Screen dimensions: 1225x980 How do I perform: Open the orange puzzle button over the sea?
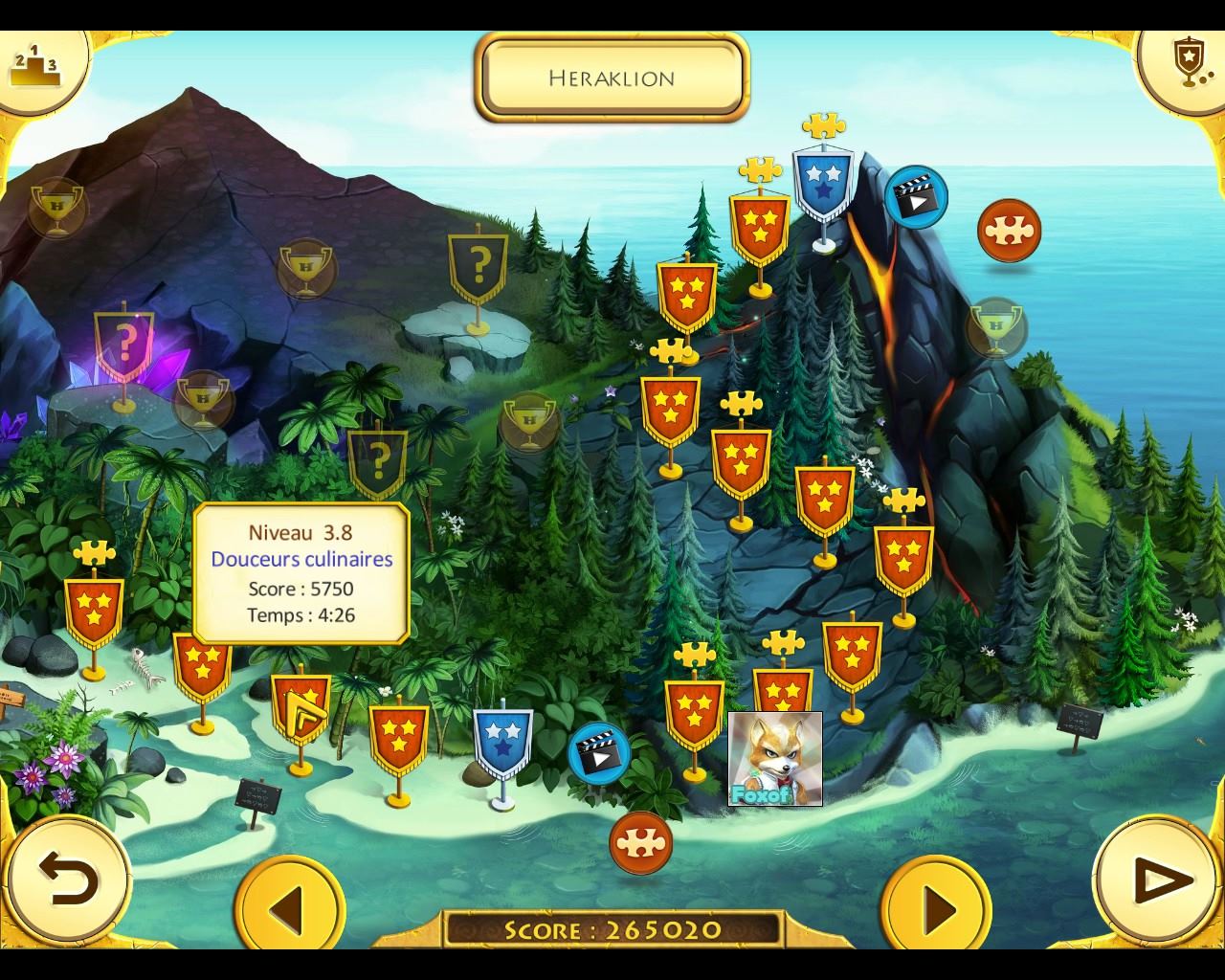[x=1009, y=231]
